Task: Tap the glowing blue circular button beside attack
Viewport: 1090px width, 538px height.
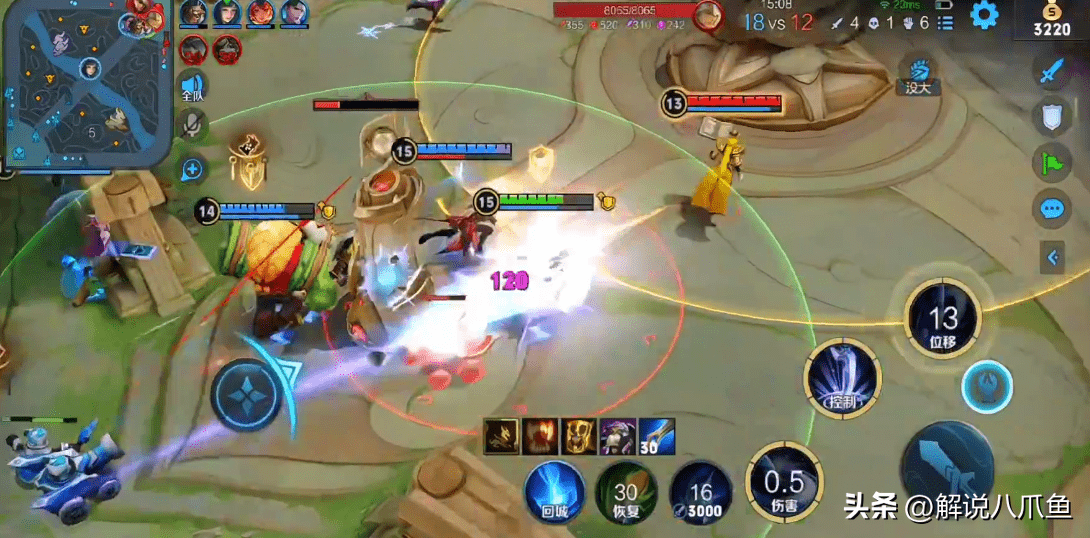Action: coord(987,388)
